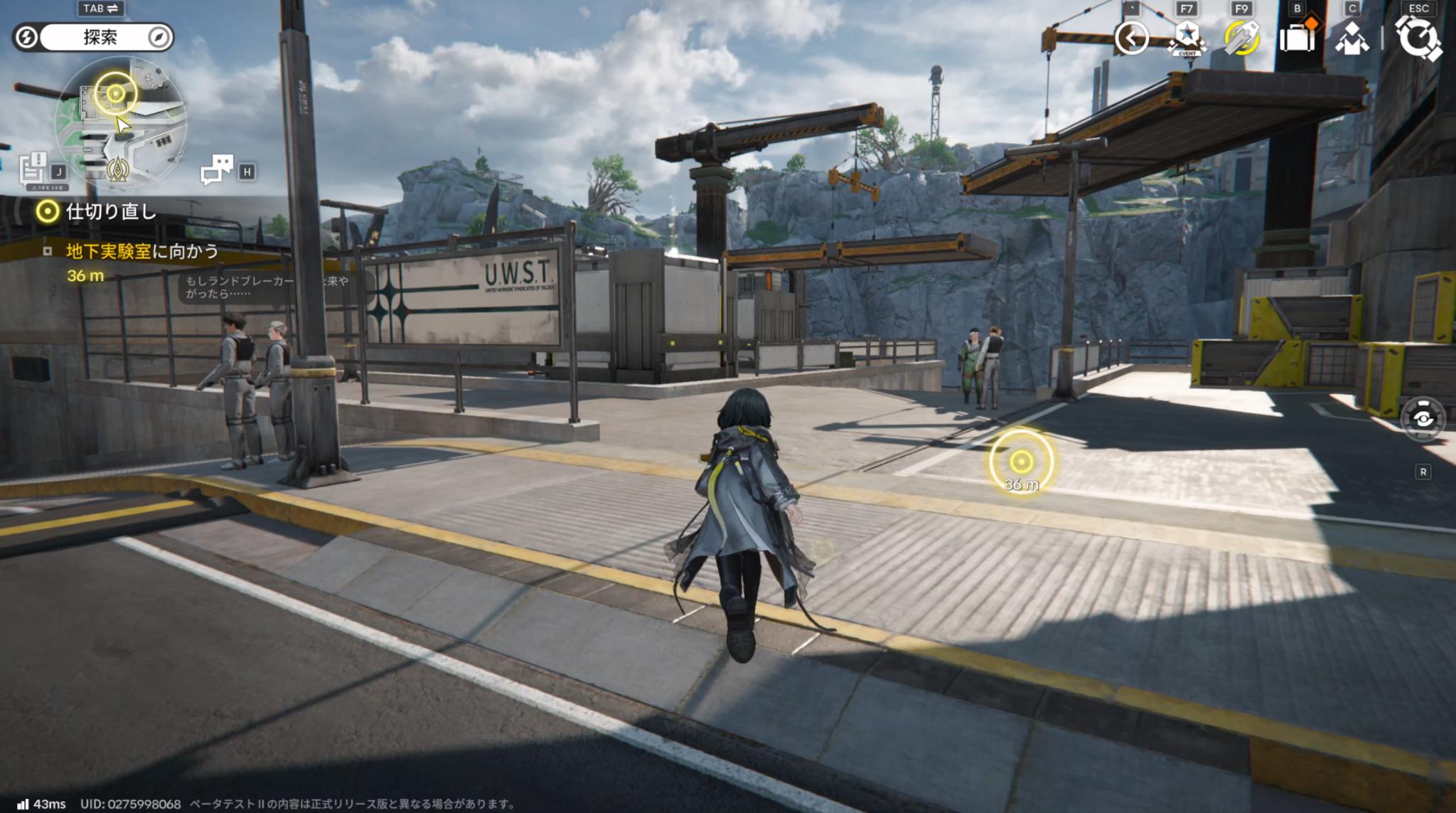
Task: Open the backpack suitcase inventory
Action: [x=1297, y=38]
